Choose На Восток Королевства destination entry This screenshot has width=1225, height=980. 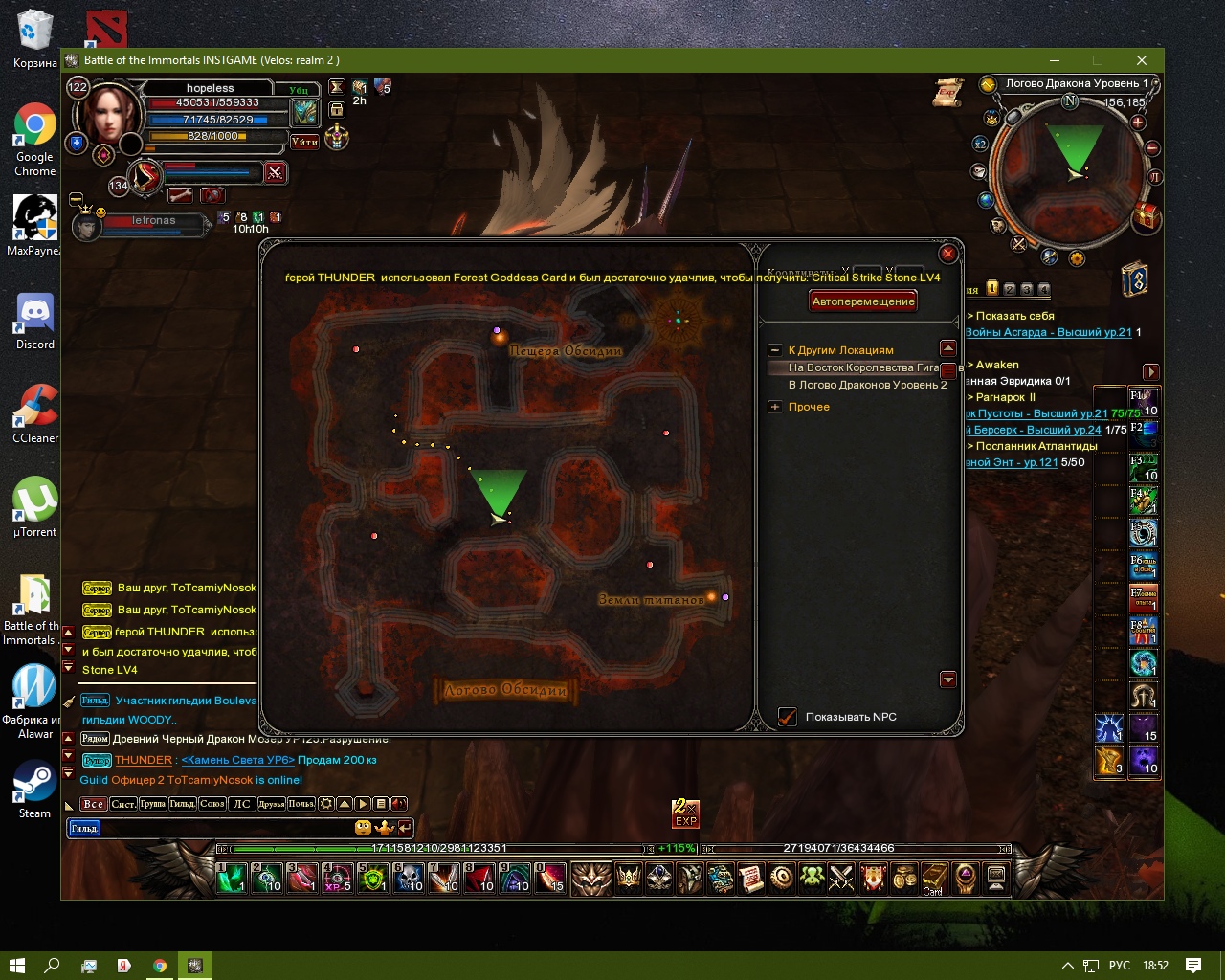point(861,367)
